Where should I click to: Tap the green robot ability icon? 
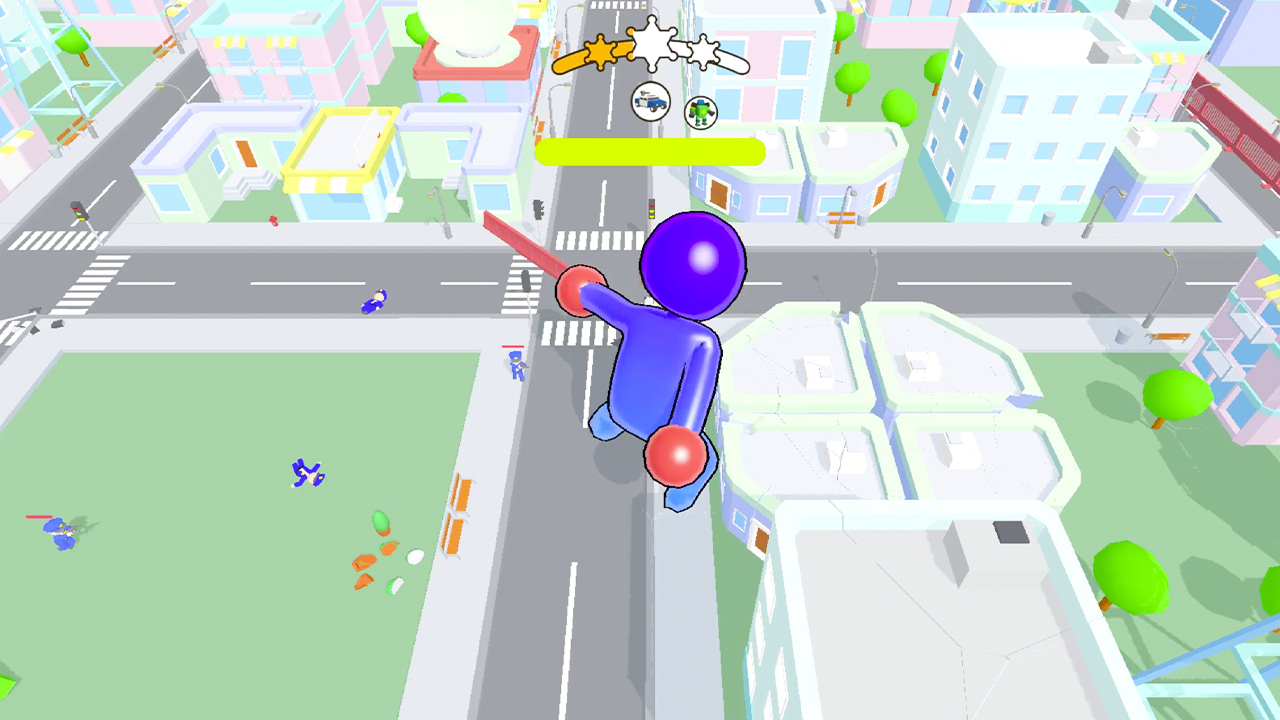(x=700, y=111)
